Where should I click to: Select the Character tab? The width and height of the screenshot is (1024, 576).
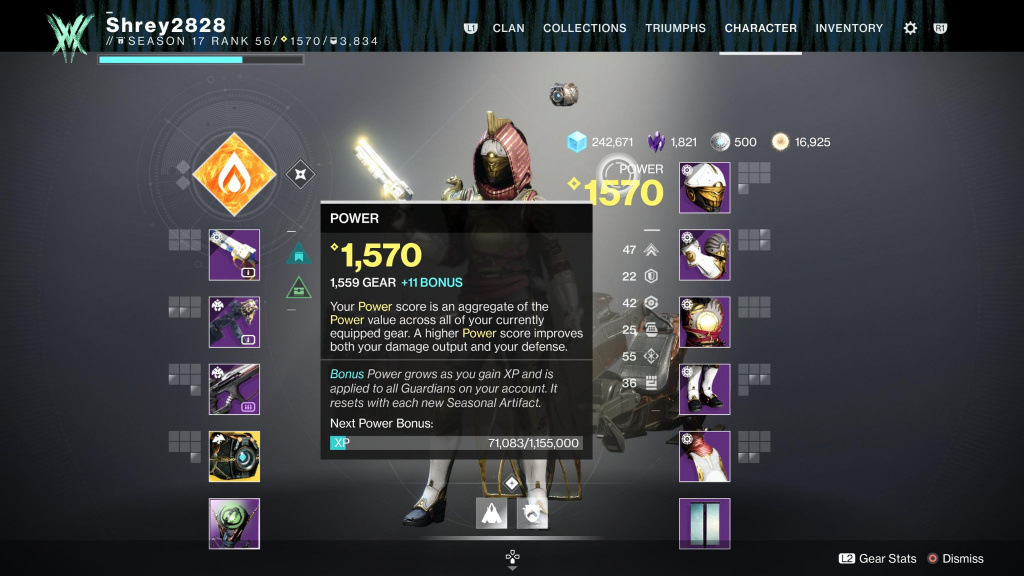click(x=760, y=28)
